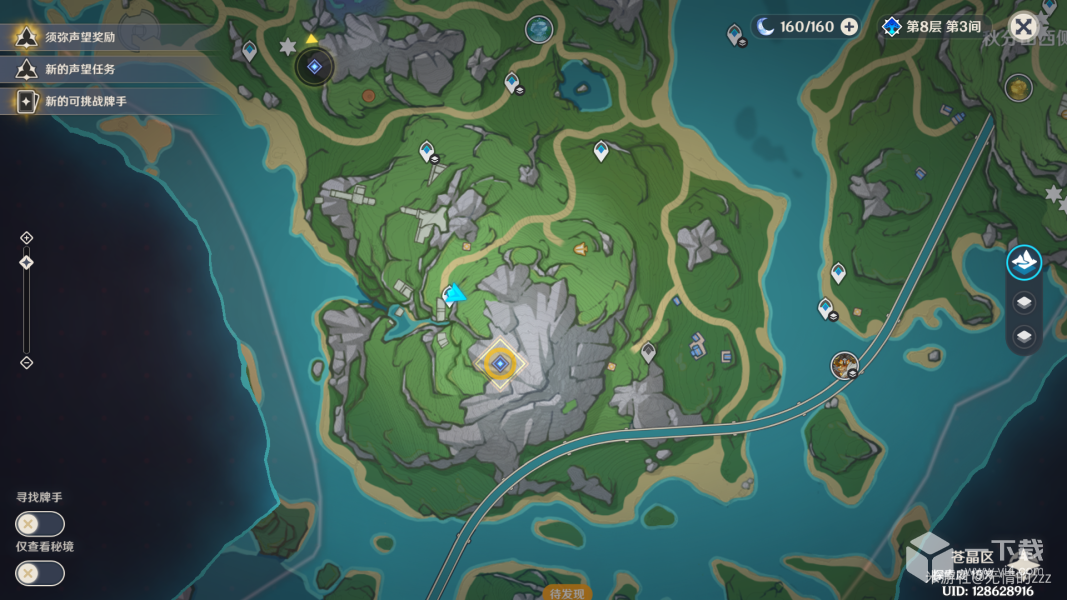Select the round portrait marker on the railway

point(845,365)
